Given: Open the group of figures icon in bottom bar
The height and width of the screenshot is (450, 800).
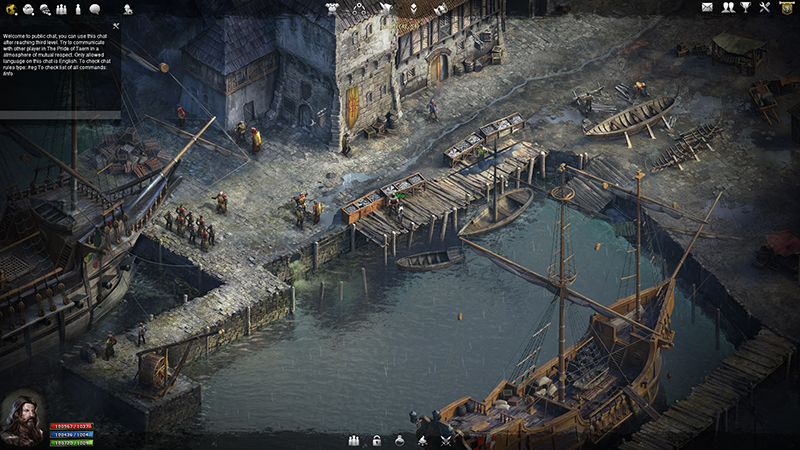Looking at the screenshot, I should pyautogui.click(x=353, y=440).
